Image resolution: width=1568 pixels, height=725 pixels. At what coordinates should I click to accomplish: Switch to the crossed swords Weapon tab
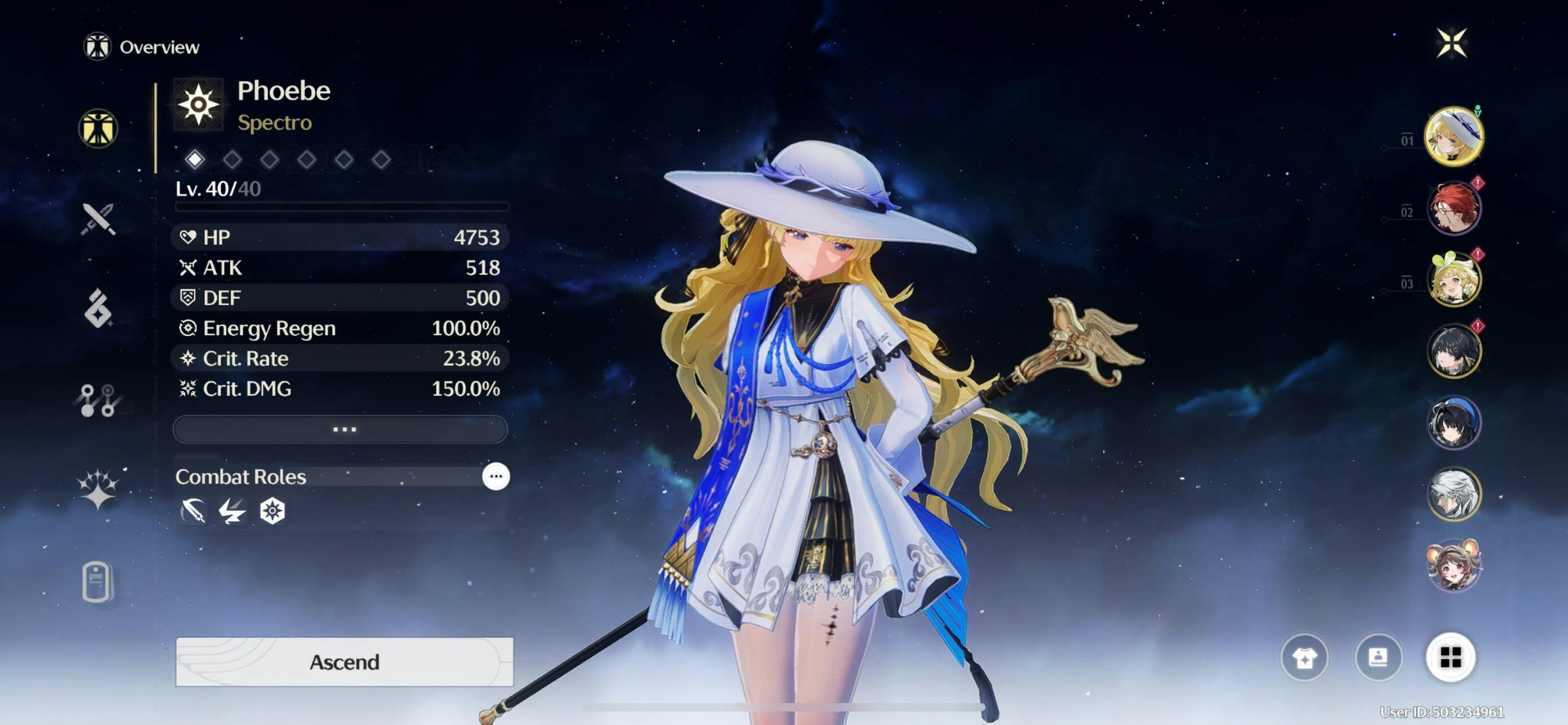[98, 219]
